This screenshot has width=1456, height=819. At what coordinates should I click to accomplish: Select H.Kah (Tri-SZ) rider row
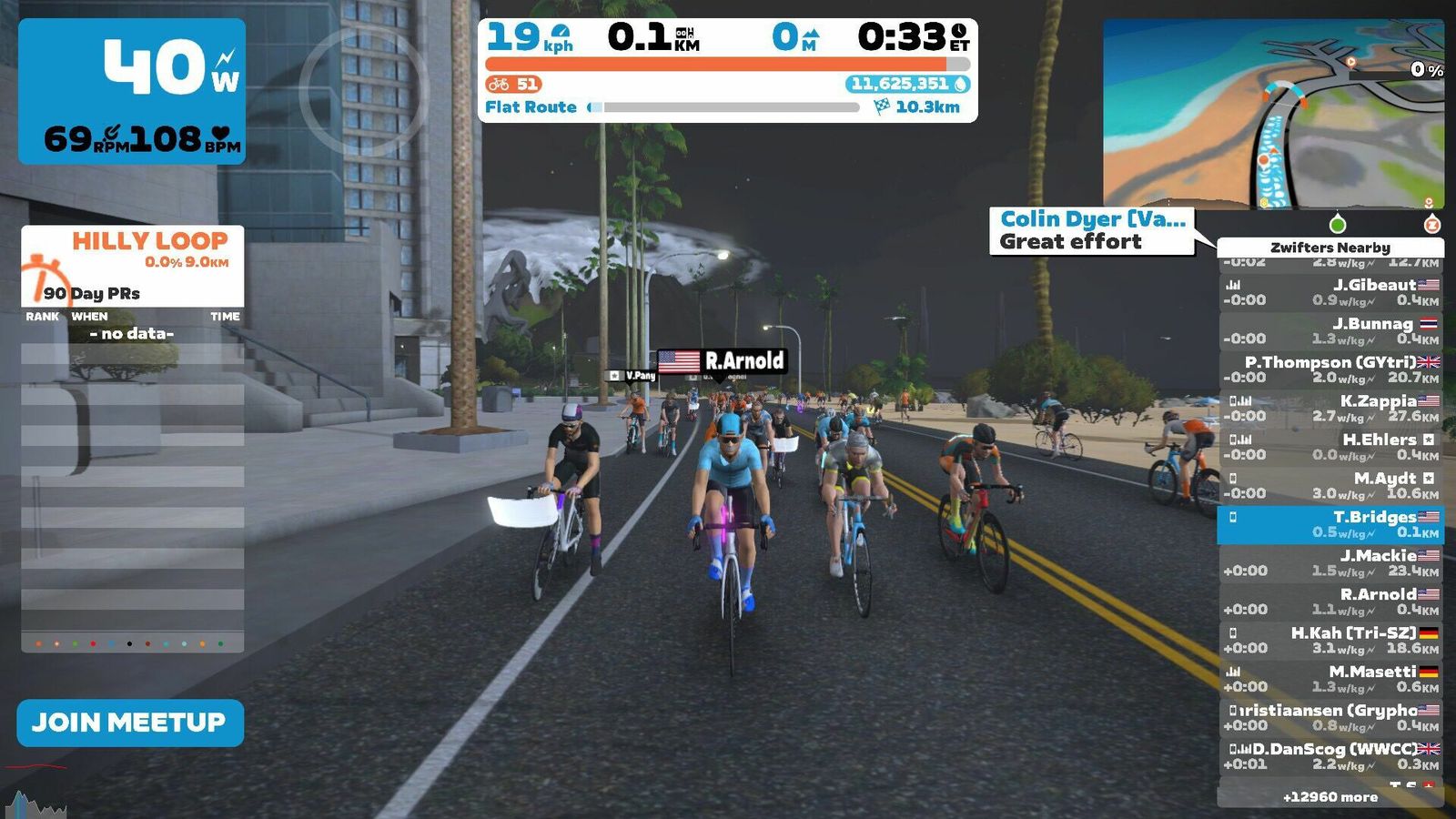tap(1330, 640)
